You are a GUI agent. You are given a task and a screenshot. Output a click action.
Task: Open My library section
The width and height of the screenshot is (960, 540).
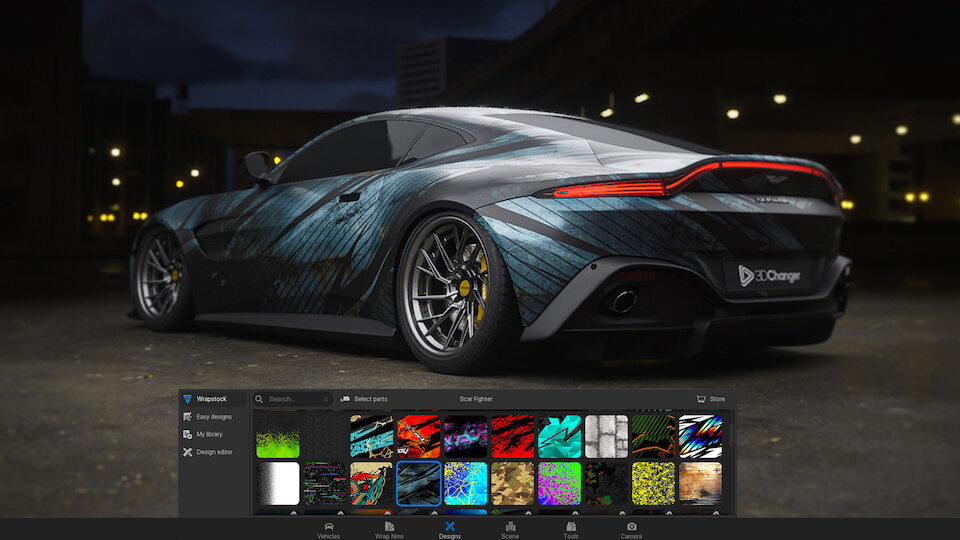tap(209, 434)
